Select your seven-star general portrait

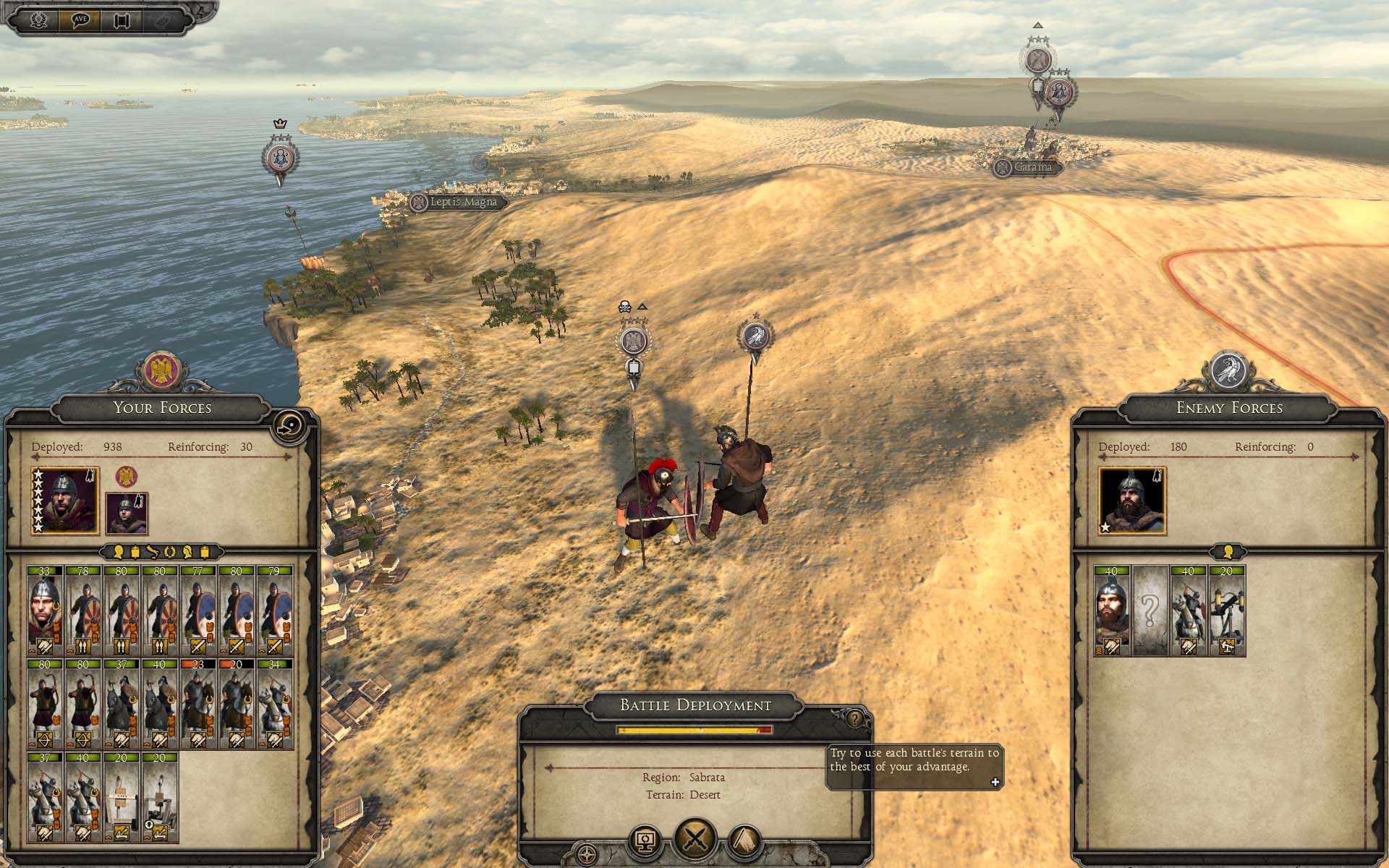pos(65,501)
